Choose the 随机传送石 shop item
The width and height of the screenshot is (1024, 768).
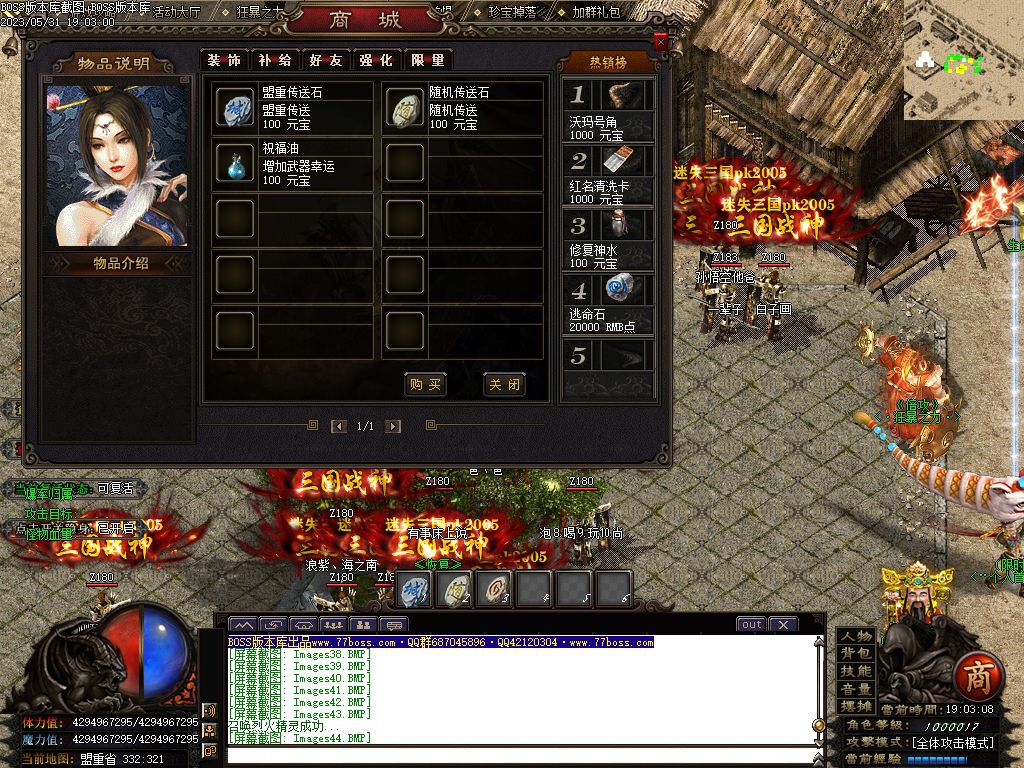click(405, 108)
